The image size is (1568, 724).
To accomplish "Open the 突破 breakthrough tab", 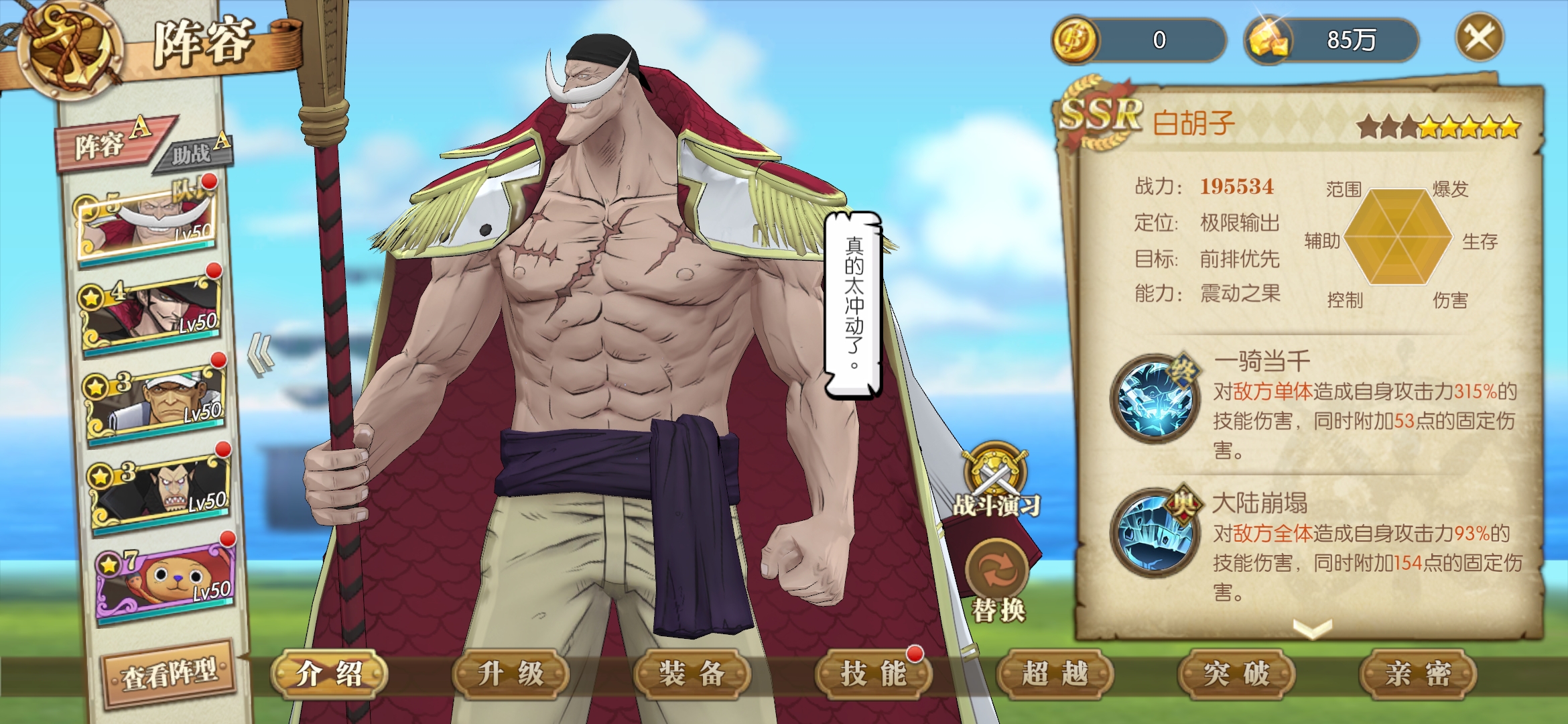I will (x=1236, y=674).
